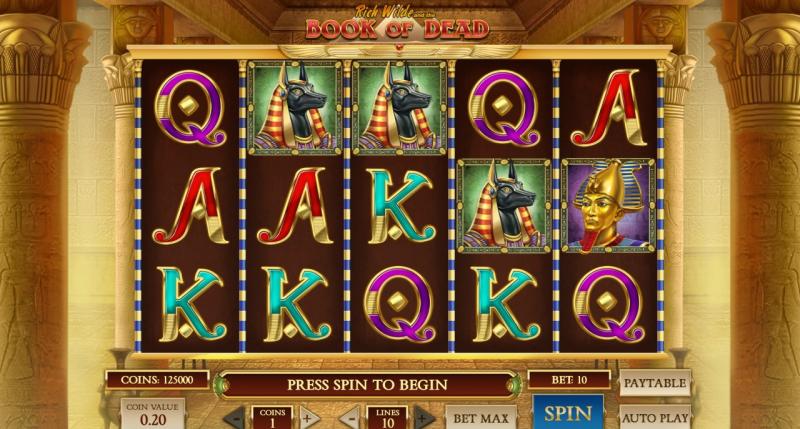Viewport: 800px width, 429px height.
Task: Click the Coin Value 0.20 box
Action: (x=153, y=415)
